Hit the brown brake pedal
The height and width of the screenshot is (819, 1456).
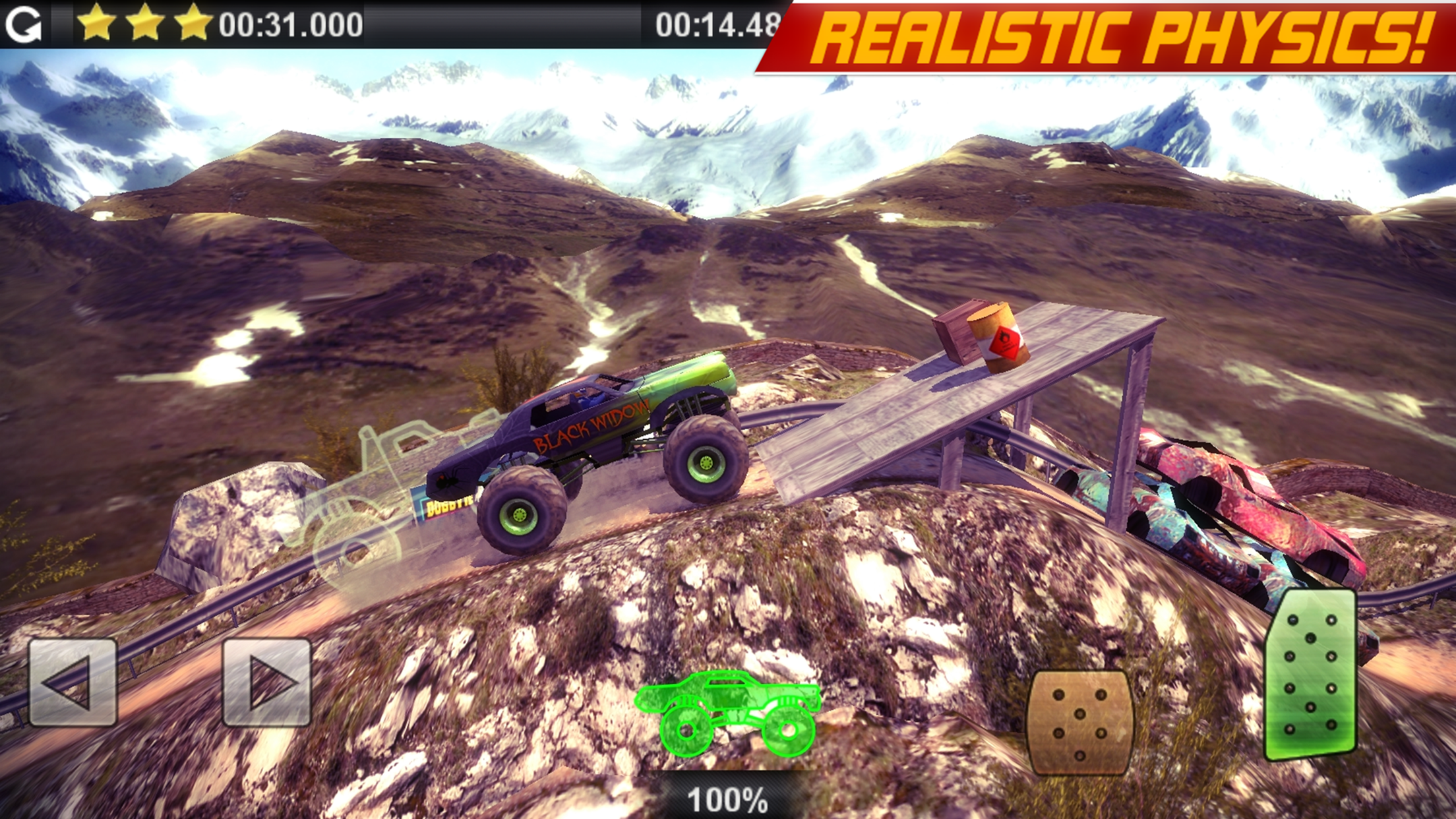[1079, 722]
